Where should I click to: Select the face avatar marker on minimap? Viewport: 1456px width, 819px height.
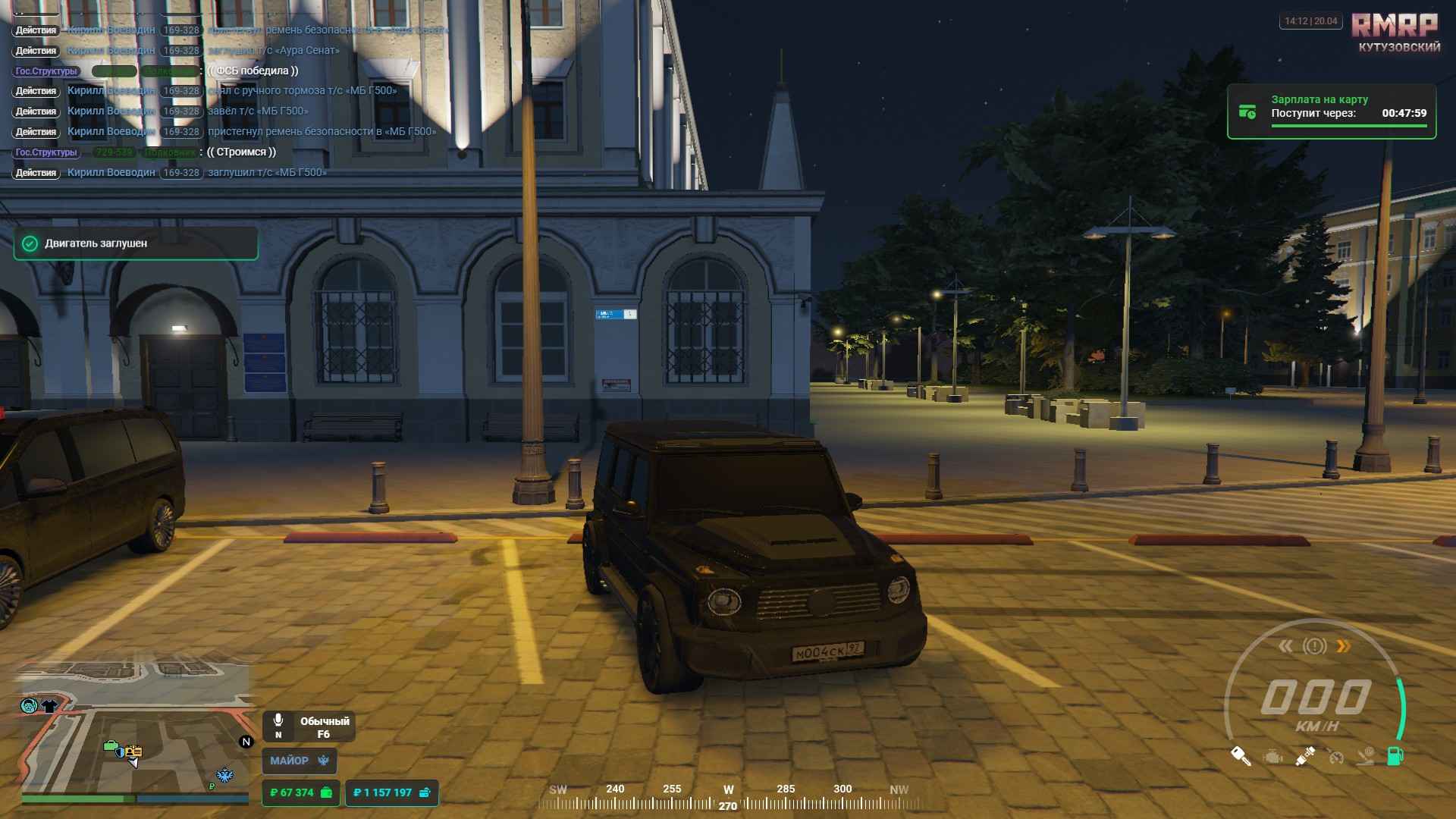[x=29, y=706]
